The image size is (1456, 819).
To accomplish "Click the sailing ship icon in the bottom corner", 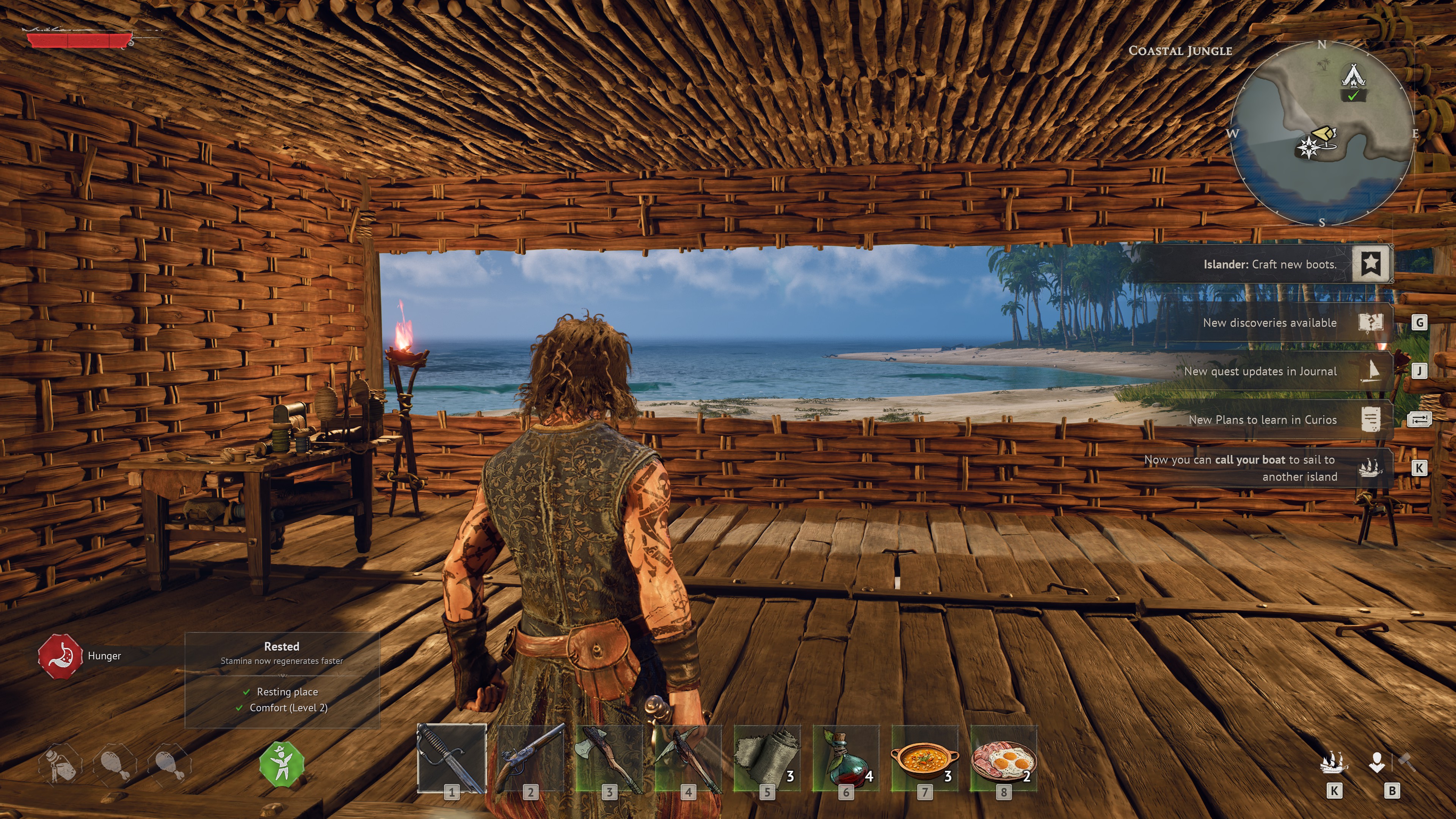I will [x=1334, y=763].
